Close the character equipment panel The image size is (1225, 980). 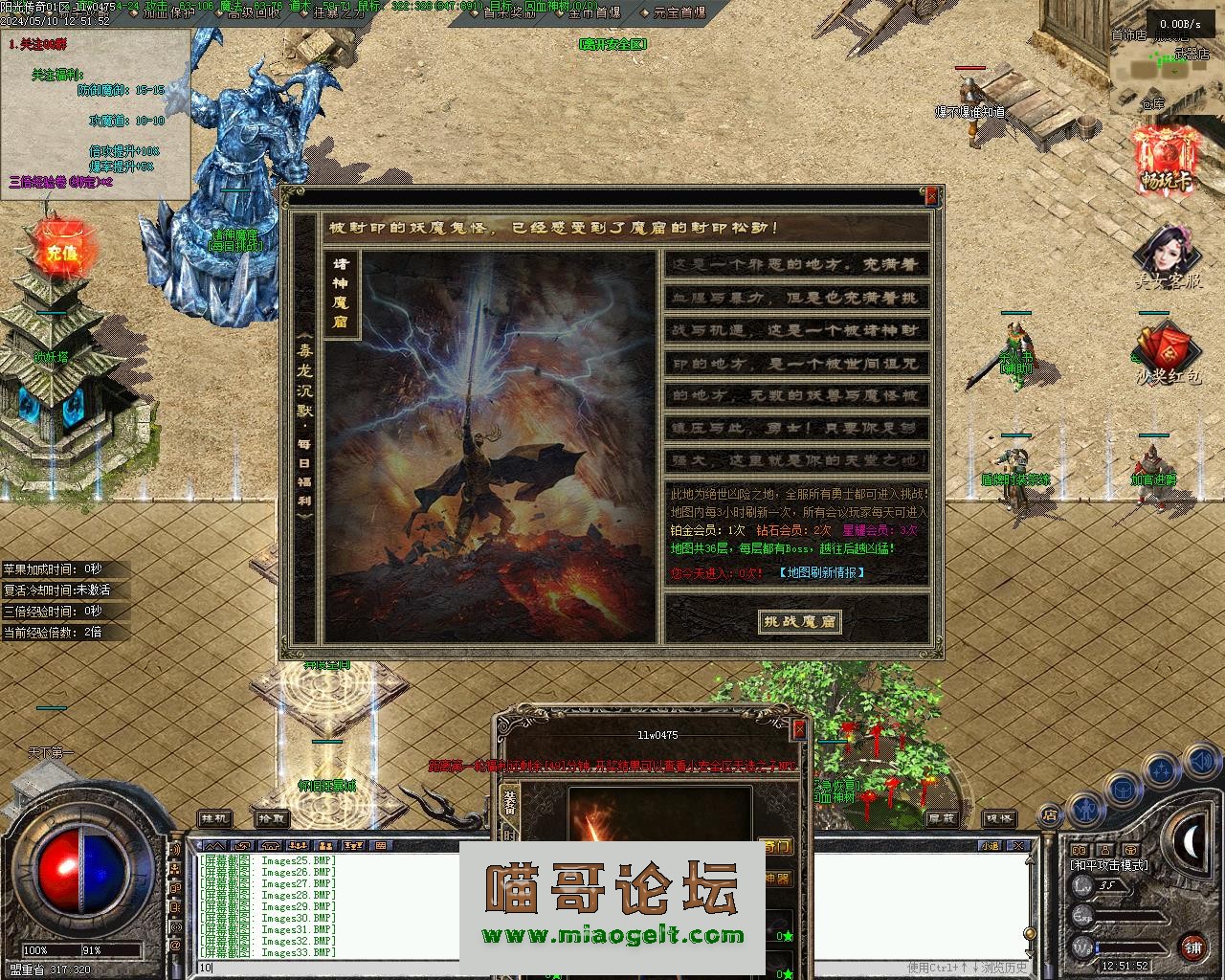click(x=799, y=729)
